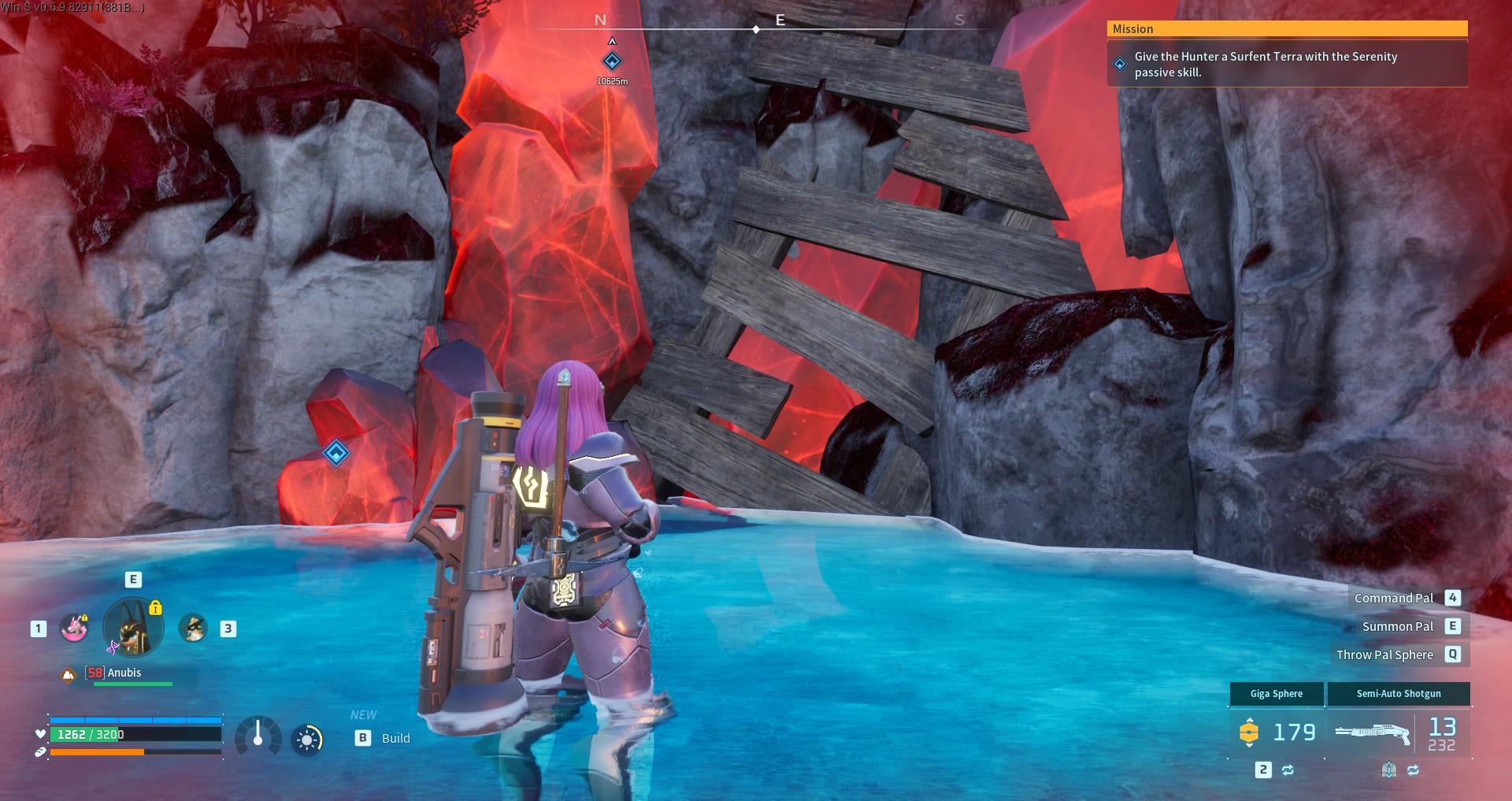The height and width of the screenshot is (801, 1512).
Task: Click the Command Pal label
Action: point(1393,598)
